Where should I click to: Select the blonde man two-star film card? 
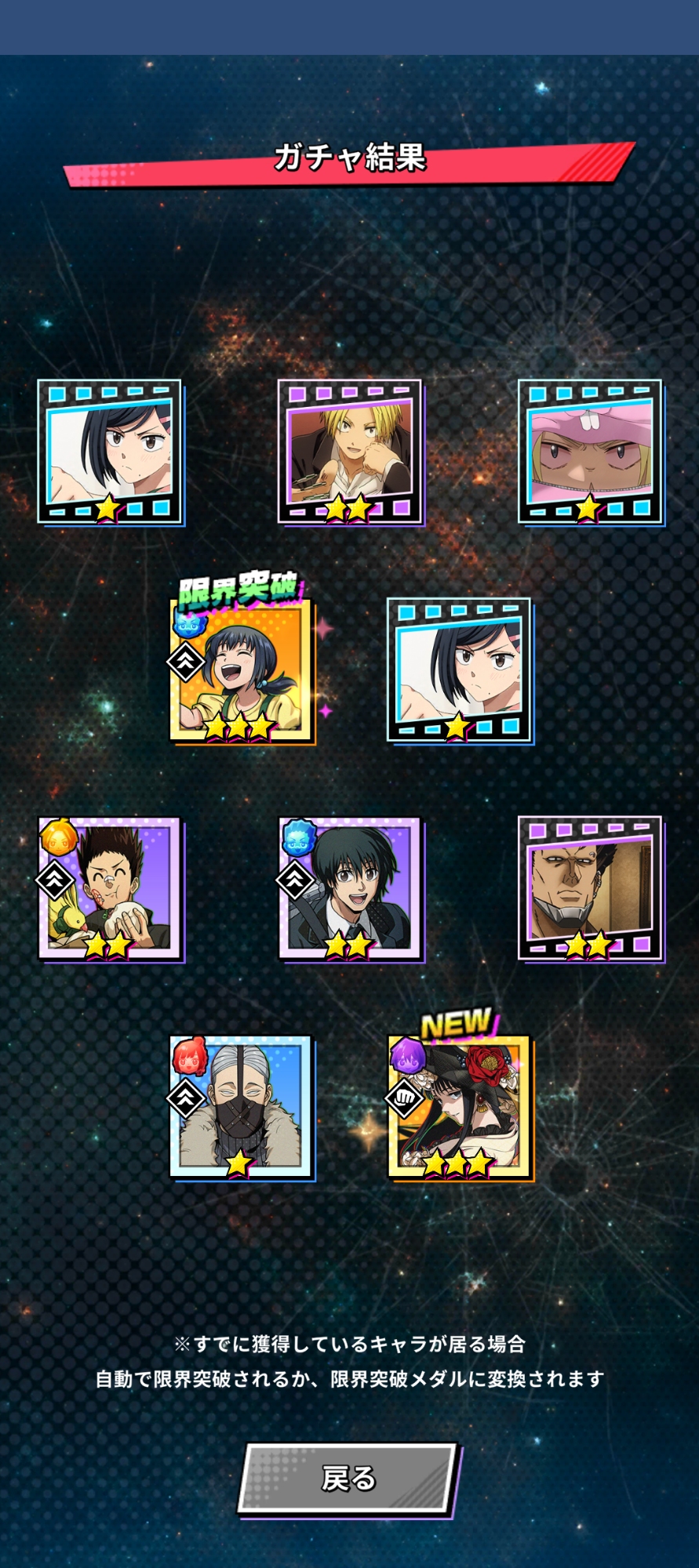point(350,452)
